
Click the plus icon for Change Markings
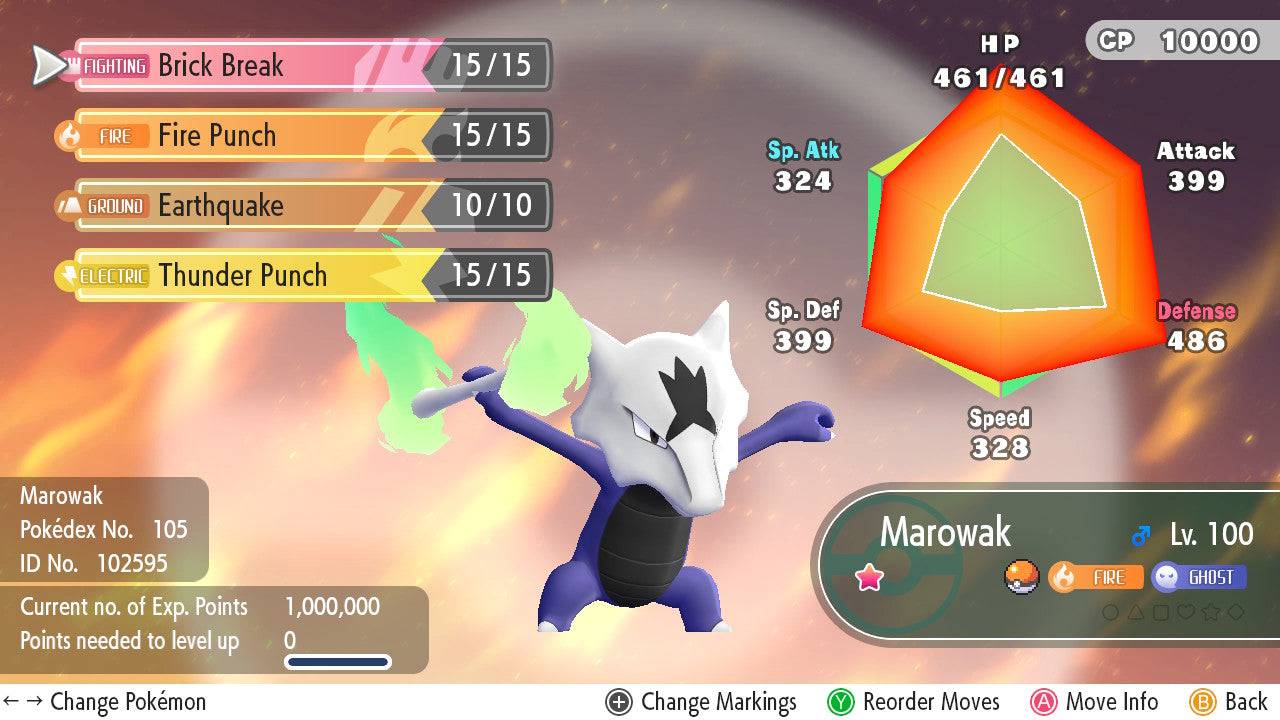618,701
